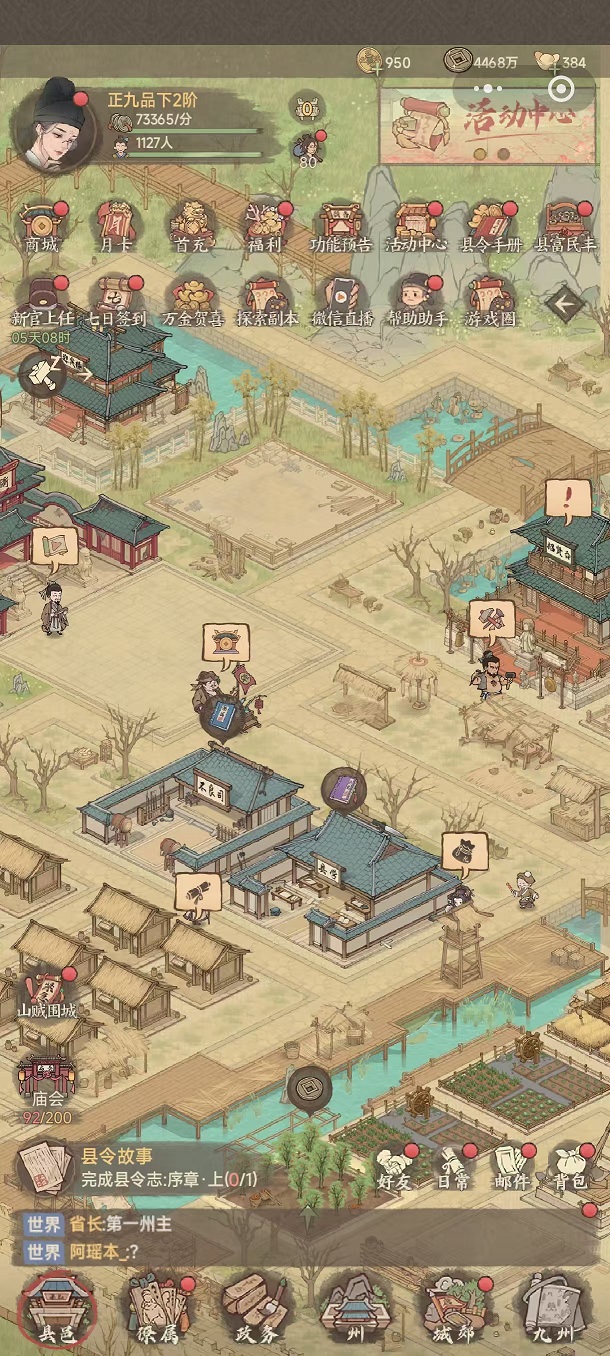Open the 商城 shop icon
Viewport: 610px width, 1356px height.
pos(42,225)
